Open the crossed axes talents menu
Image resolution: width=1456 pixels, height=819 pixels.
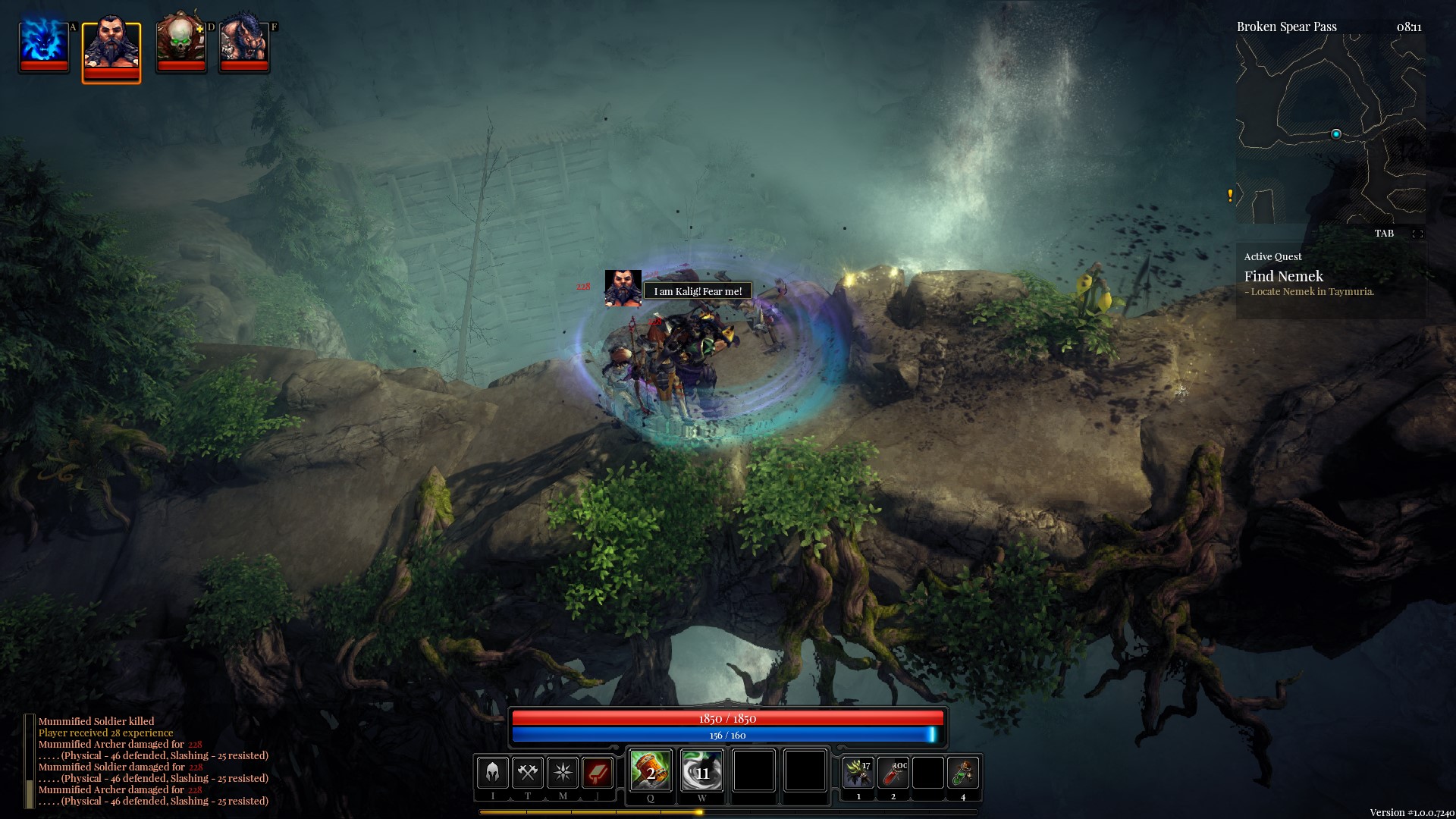527,773
